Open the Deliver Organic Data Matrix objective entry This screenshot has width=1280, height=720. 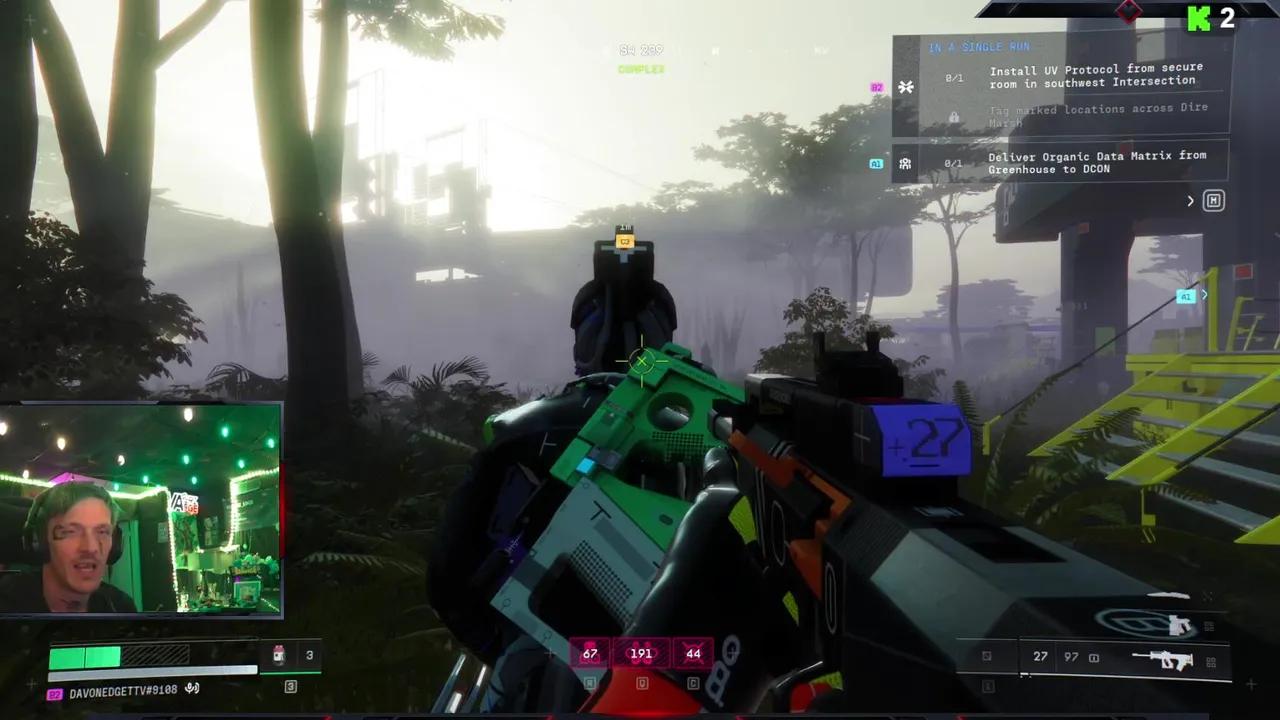point(1098,162)
